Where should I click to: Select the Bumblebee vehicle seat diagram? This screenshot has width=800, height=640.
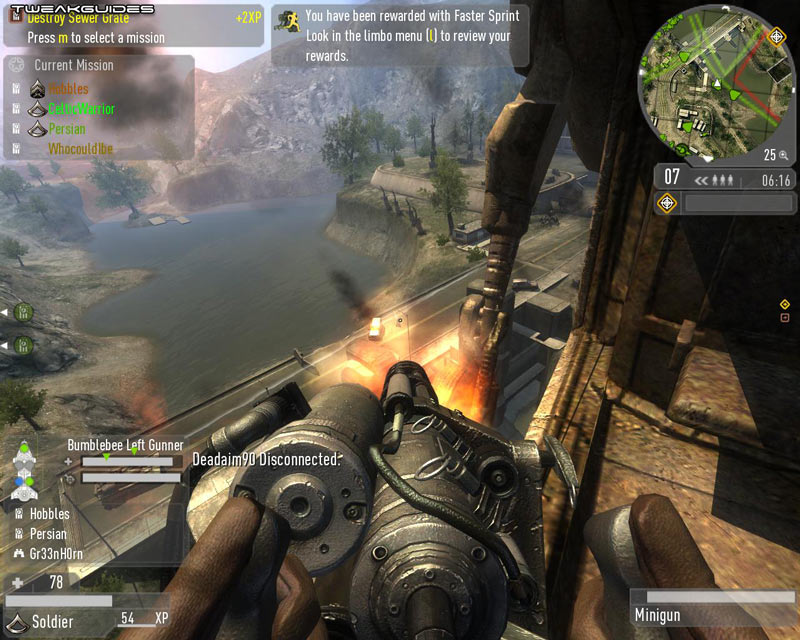[24, 472]
